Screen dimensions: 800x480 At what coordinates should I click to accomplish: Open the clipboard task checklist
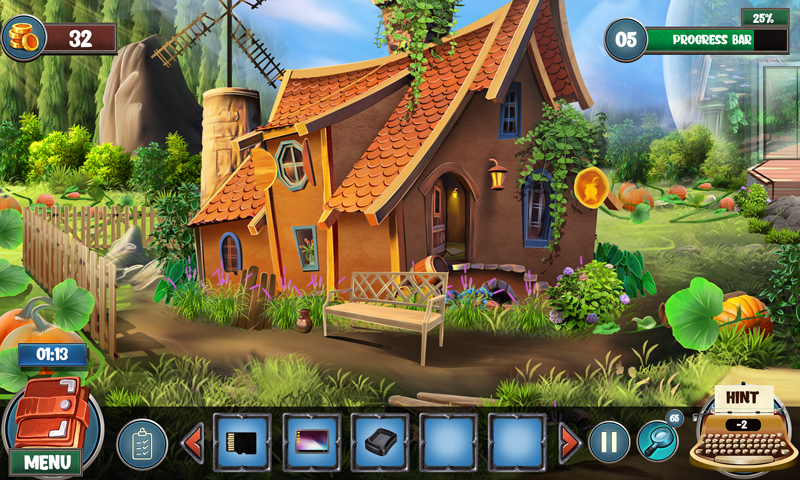[142, 443]
